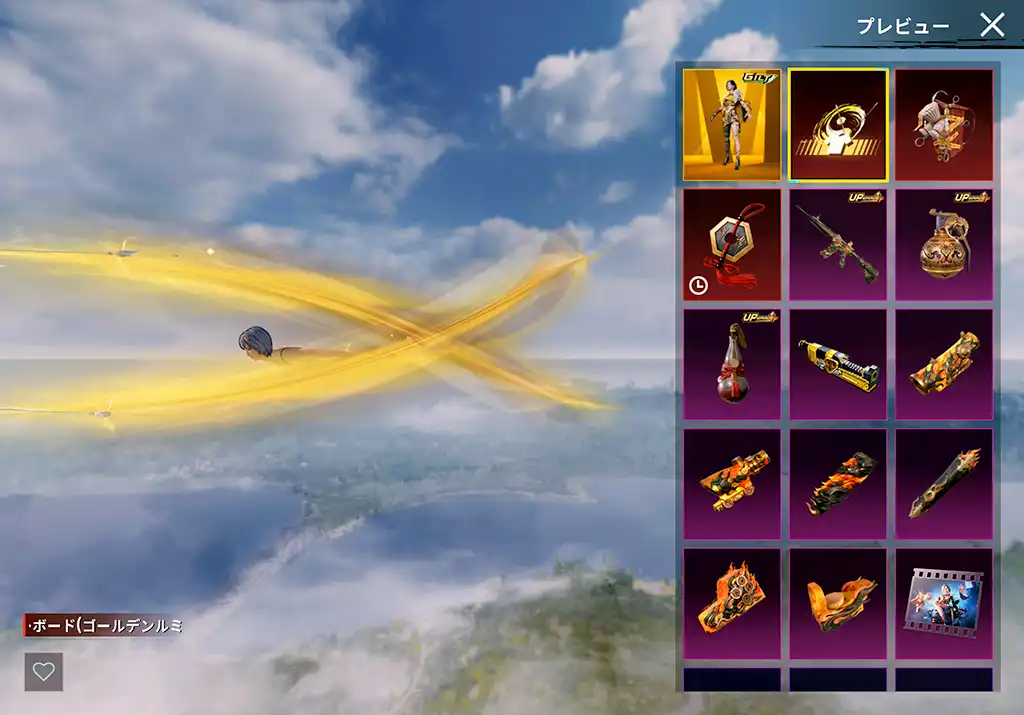Select the character outfit preview tile
The width and height of the screenshot is (1024, 715).
[x=732, y=125]
